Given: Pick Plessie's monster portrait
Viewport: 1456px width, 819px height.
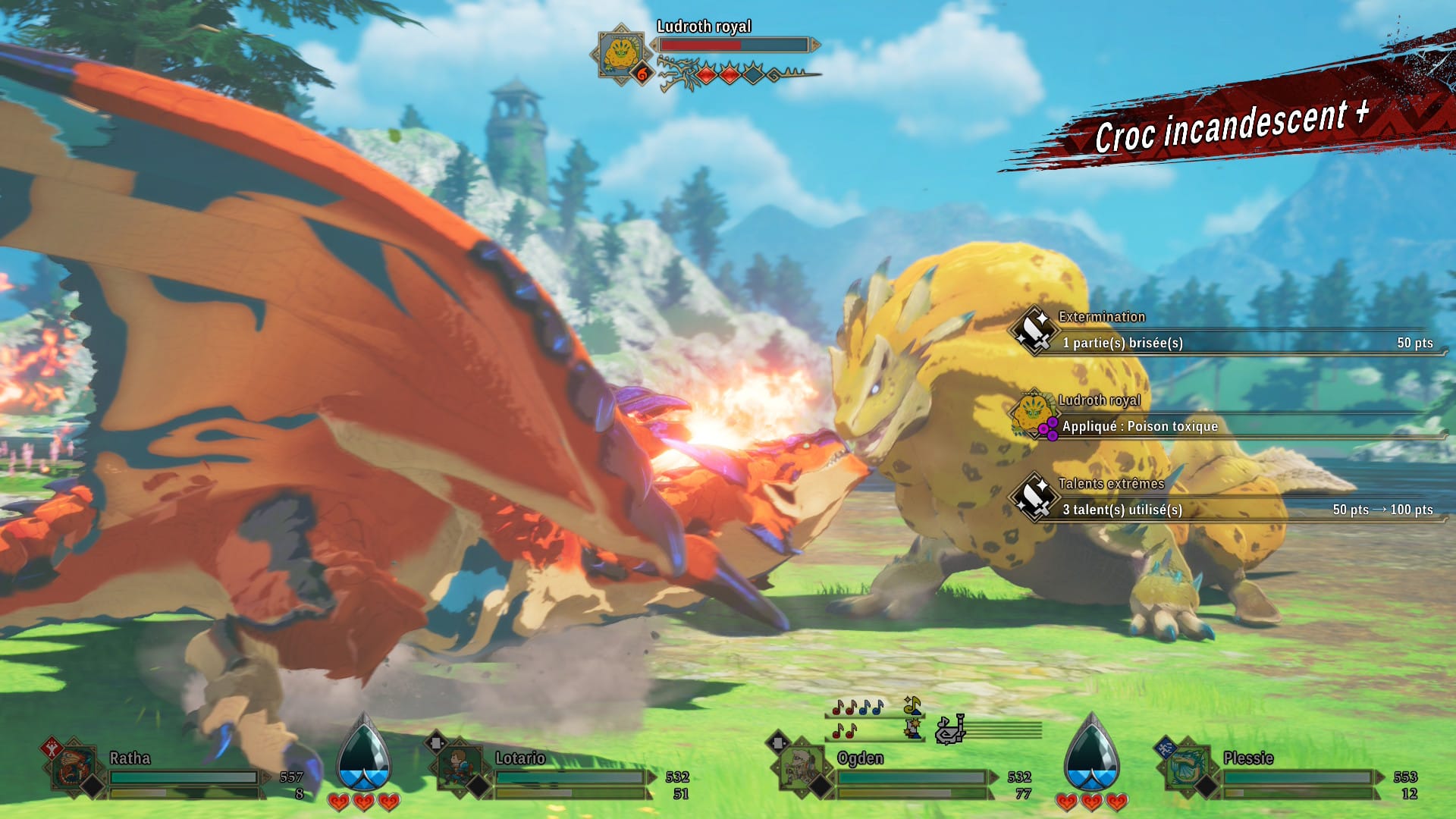Looking at the screenshot, I should (1187, 767).
